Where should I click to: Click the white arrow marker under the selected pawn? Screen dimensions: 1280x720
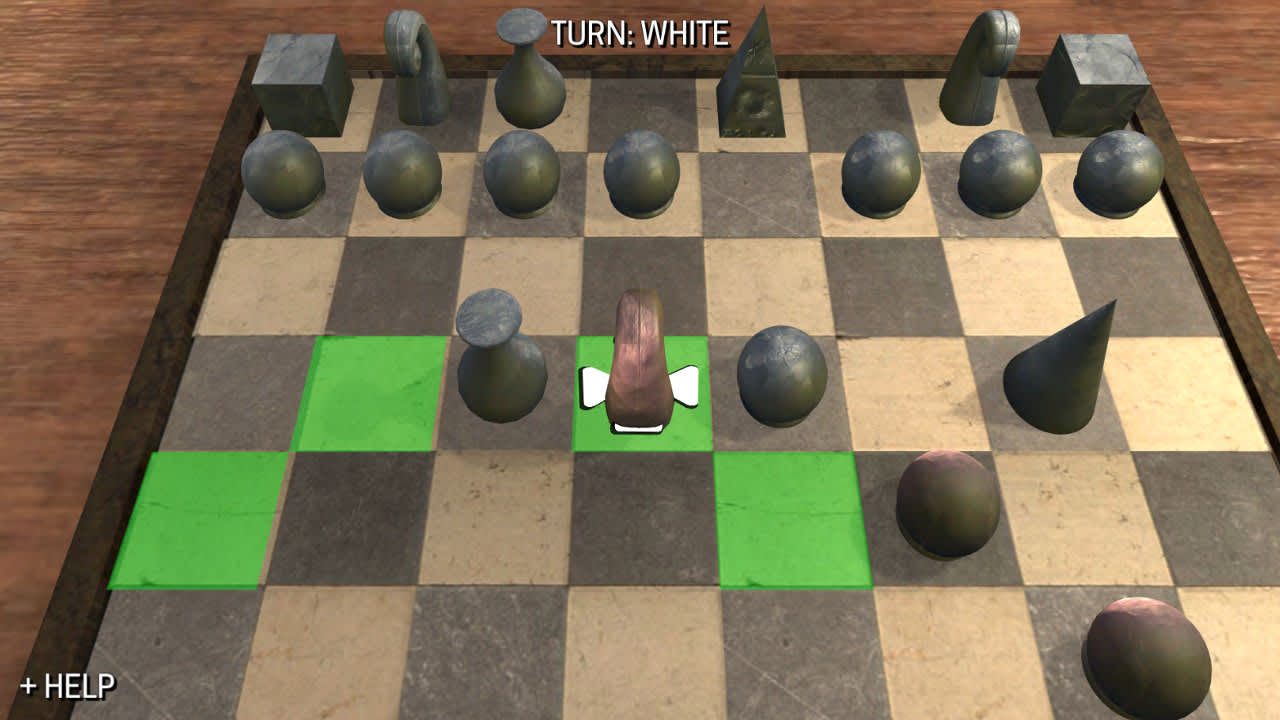pyautogui.click(x=638, y=428)
